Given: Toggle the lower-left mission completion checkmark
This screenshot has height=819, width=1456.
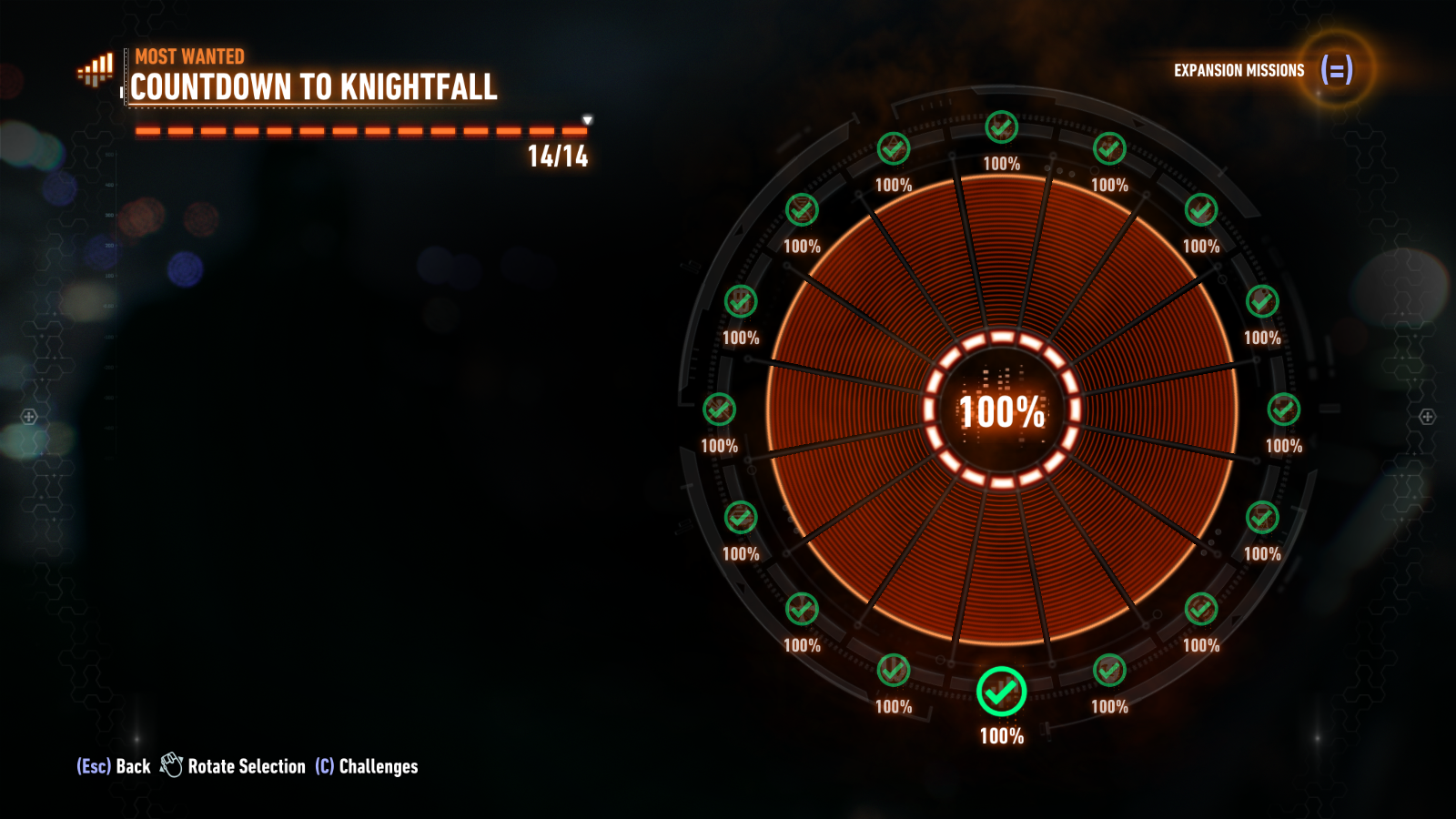Looking at the screenshot, I should 801,605.
